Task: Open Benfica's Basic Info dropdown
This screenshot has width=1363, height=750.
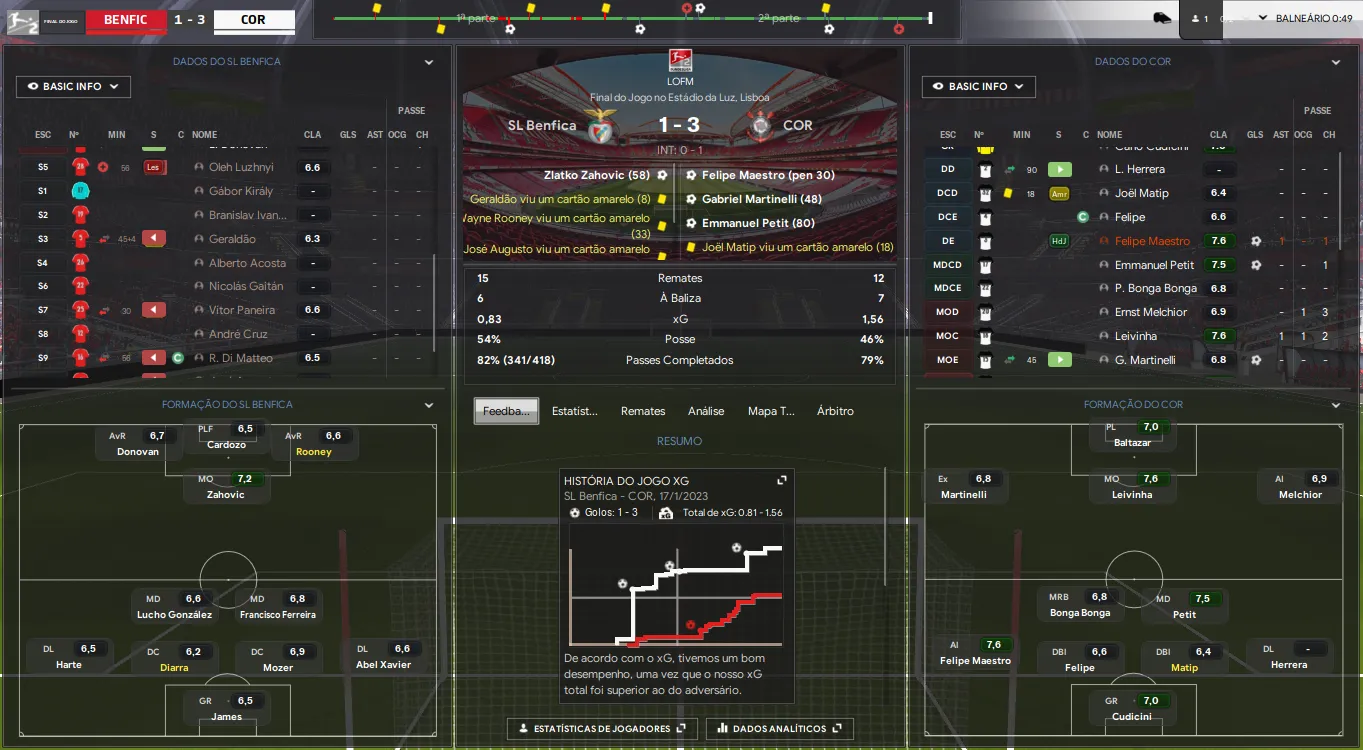Action: (x=73, y=87)
